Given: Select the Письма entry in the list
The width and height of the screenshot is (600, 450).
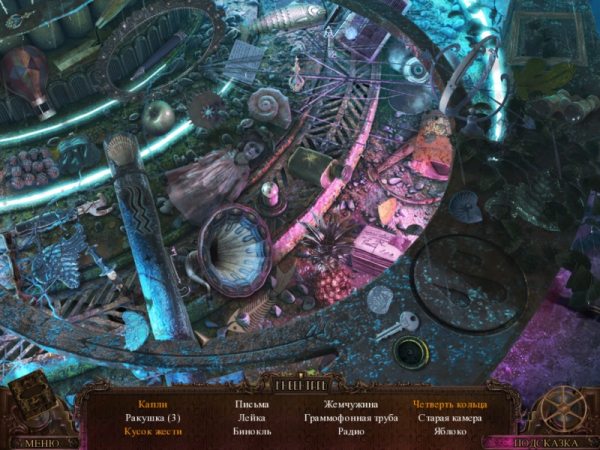Looking at the screenshot, I should [x=250, y=404].
